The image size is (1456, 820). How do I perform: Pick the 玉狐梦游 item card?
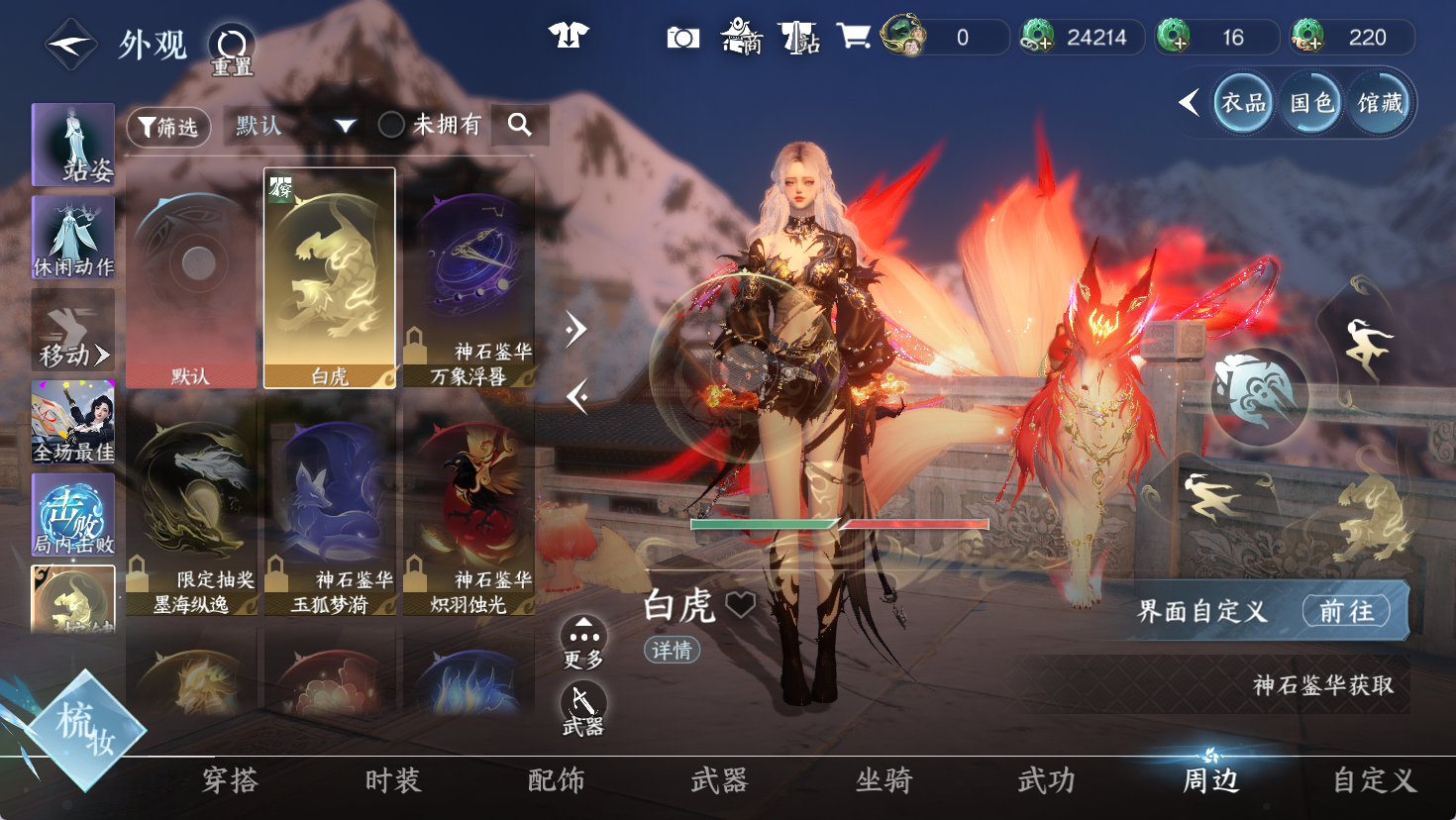pos(330,506)
